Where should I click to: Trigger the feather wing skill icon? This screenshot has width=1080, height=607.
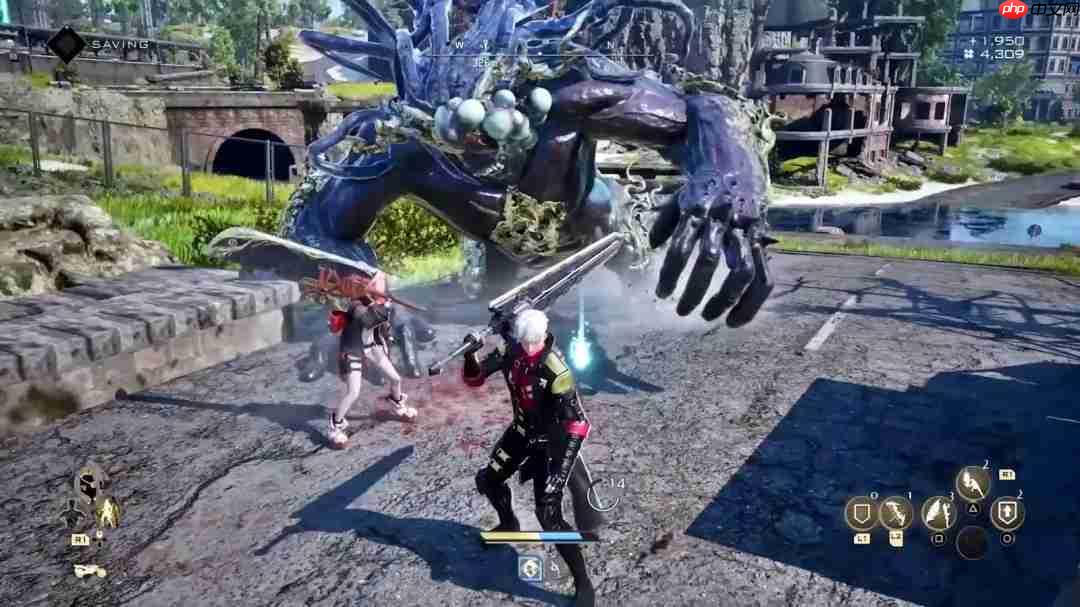click(938, 513)
